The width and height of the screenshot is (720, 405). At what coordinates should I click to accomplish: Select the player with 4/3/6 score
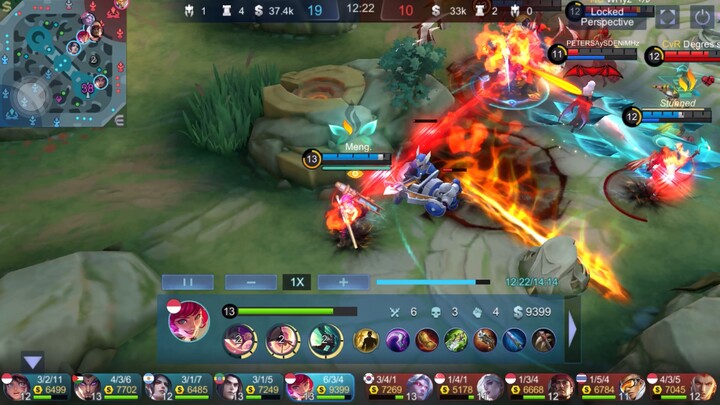point(106,386)
